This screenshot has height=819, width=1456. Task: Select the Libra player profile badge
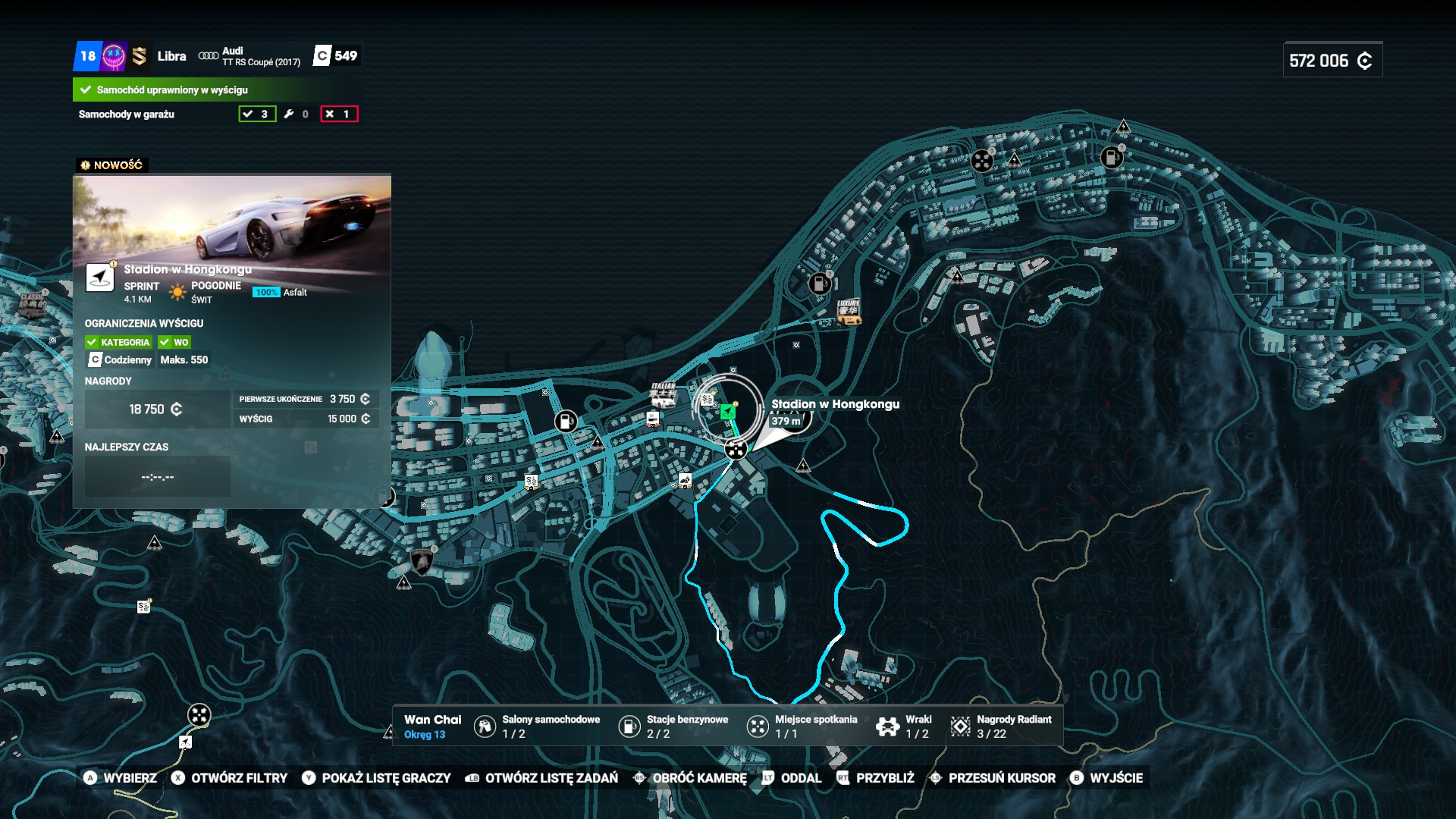point(171,56)
